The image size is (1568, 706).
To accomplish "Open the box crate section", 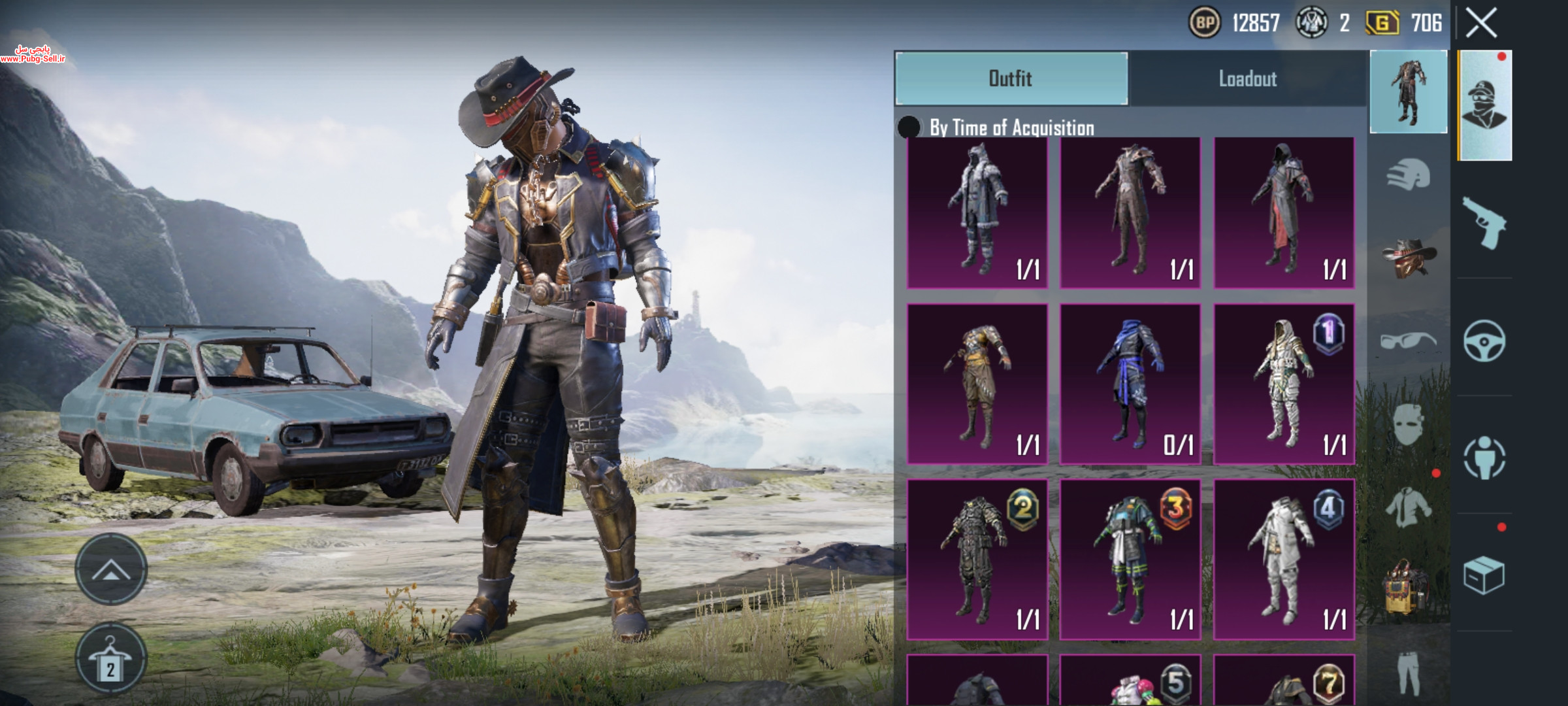I will pos(1484,575).
